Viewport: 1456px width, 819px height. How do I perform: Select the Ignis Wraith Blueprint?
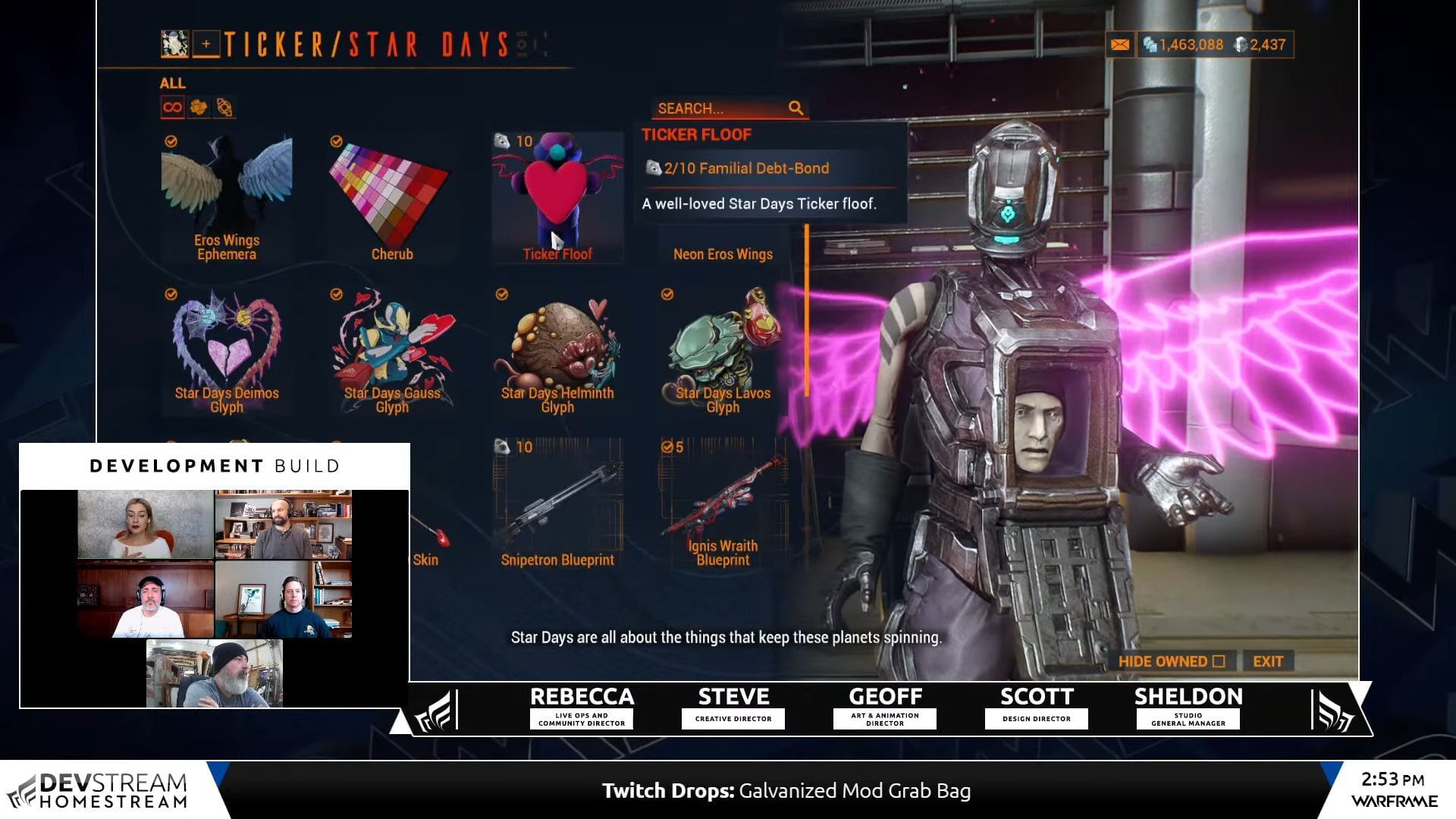[x=723, y=504]
